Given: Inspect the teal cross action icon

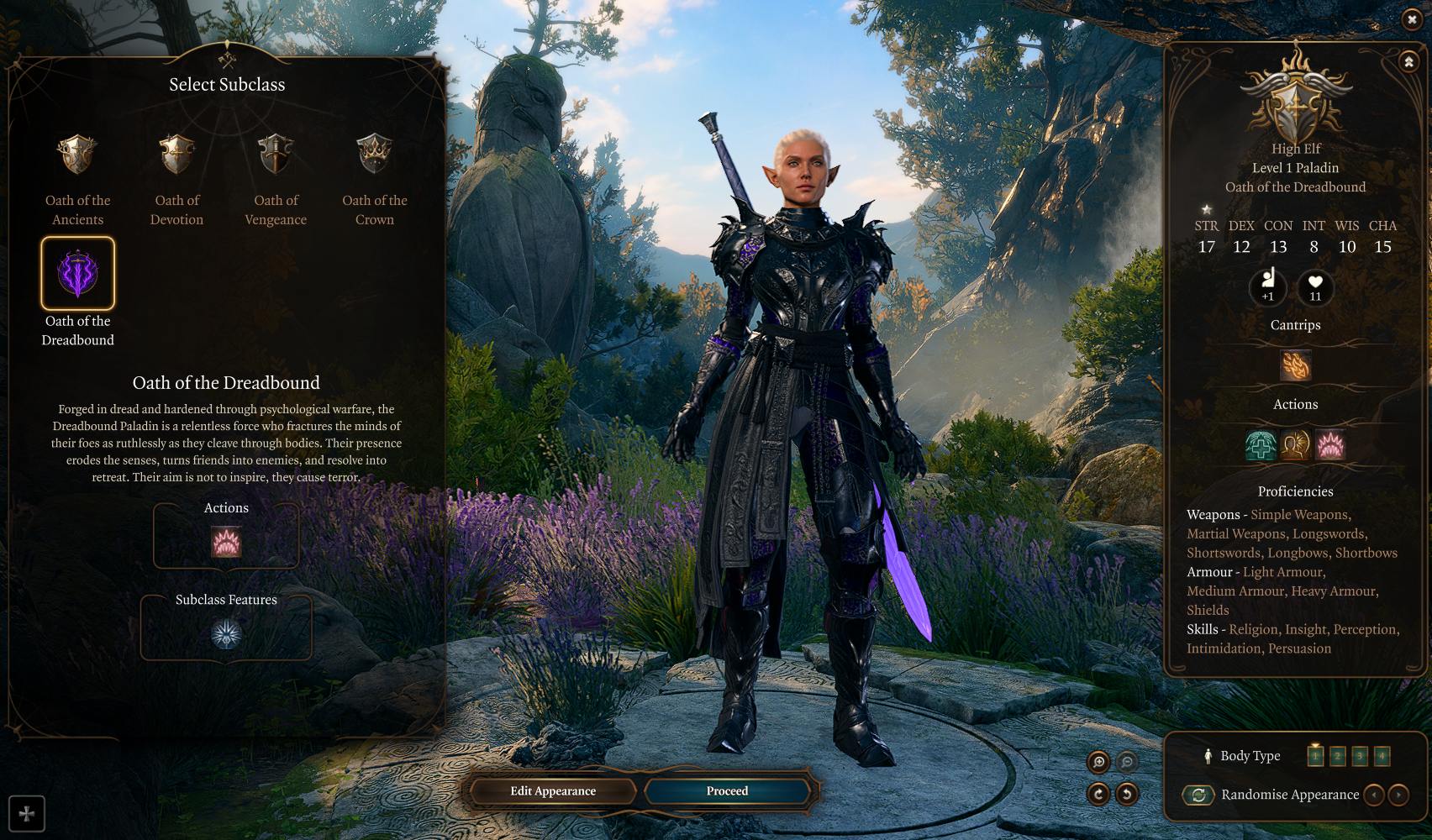Looking at the screenshot, I should pyautogui.click(x=1261, y=445).
